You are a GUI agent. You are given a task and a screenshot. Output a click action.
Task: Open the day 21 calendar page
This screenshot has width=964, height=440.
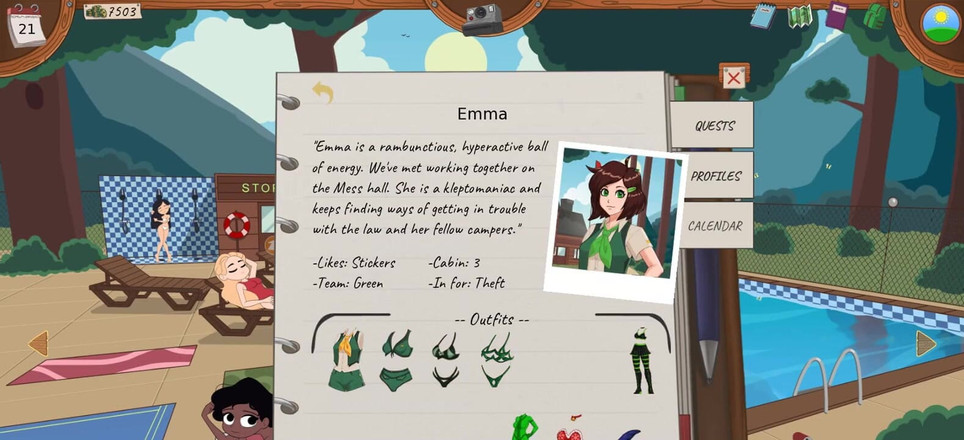coord(26,27)
